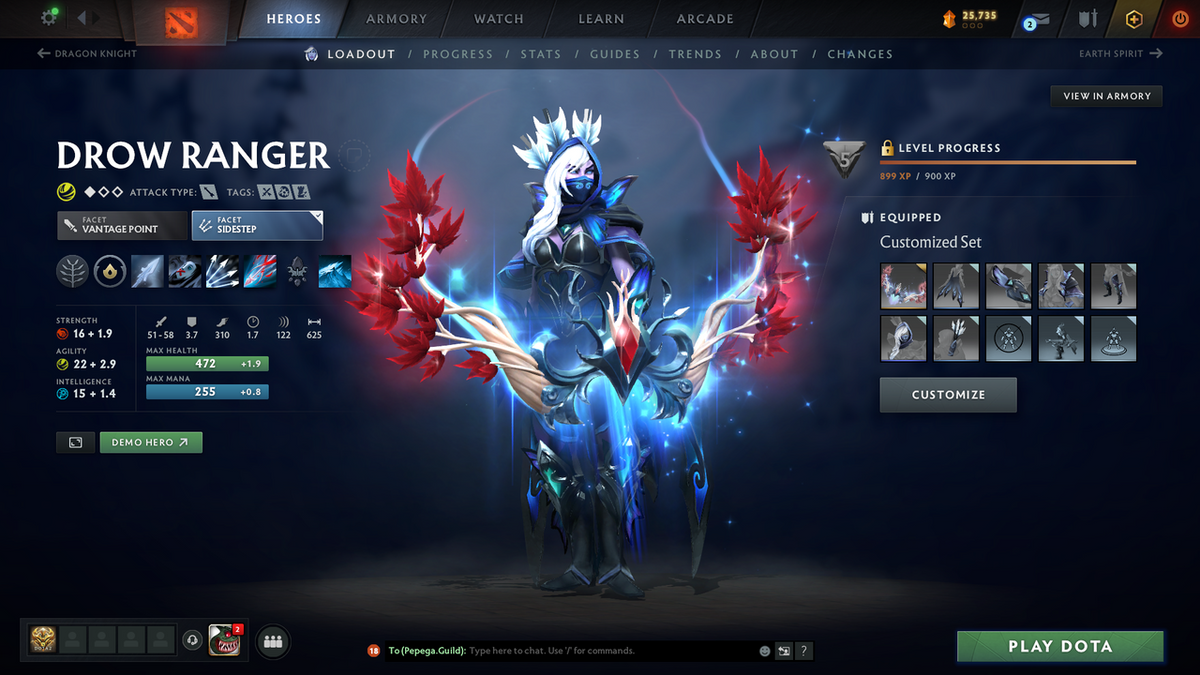The image size is (1200, 675).
Task: Open the Watch section
Action: 499,19
